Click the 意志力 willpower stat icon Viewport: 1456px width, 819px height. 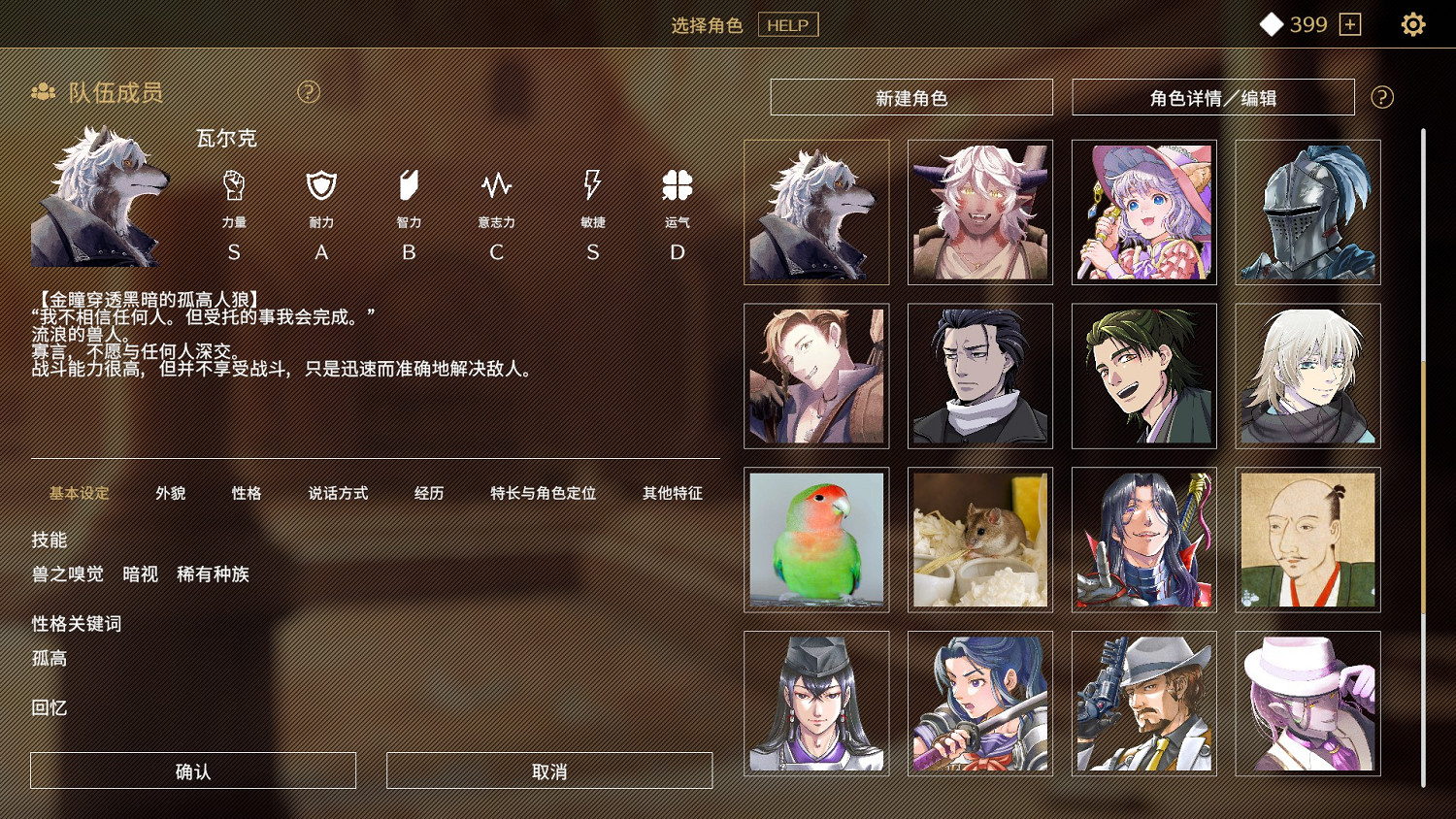click(496, 186)
